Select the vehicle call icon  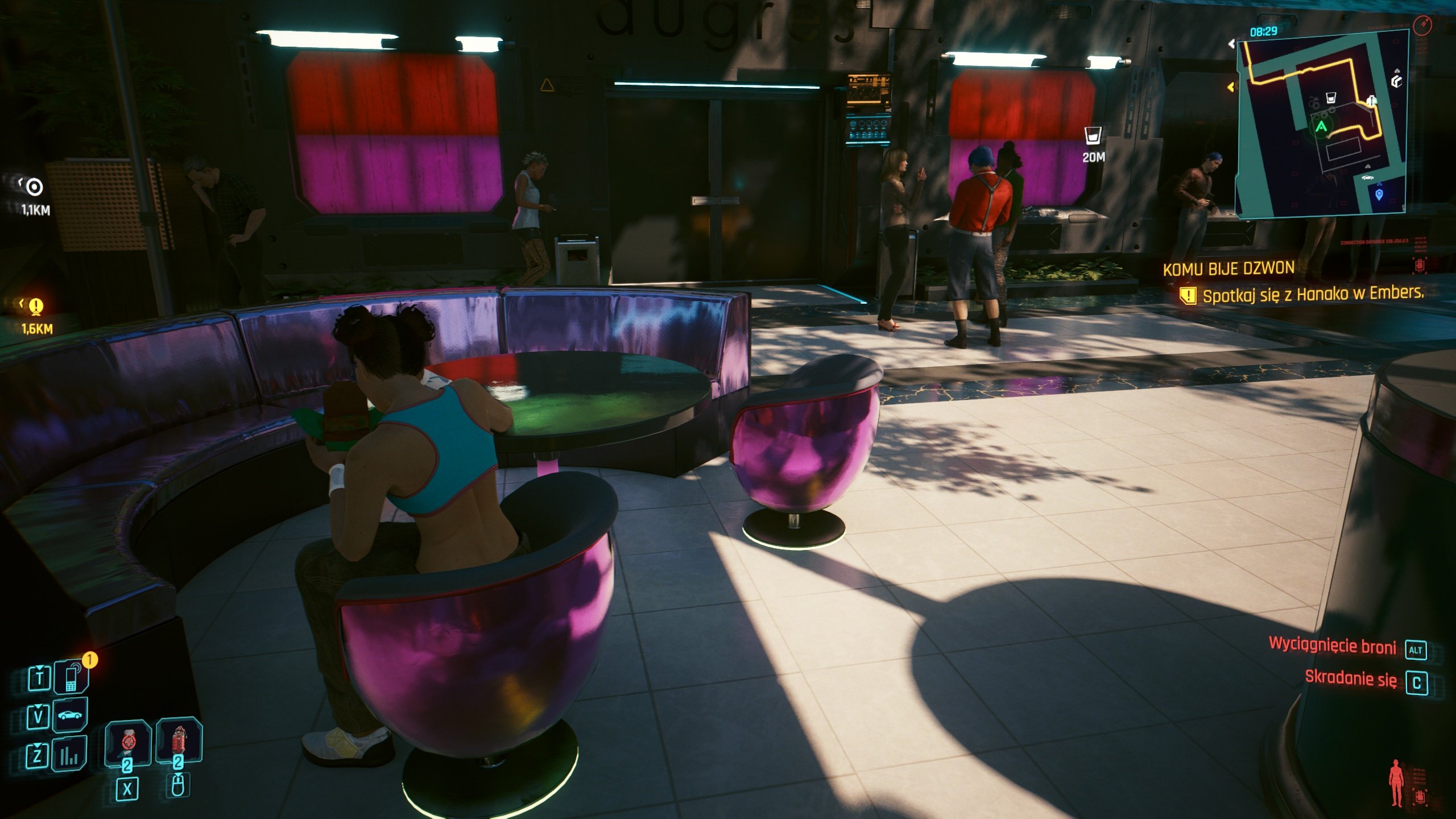pos(69,716)
